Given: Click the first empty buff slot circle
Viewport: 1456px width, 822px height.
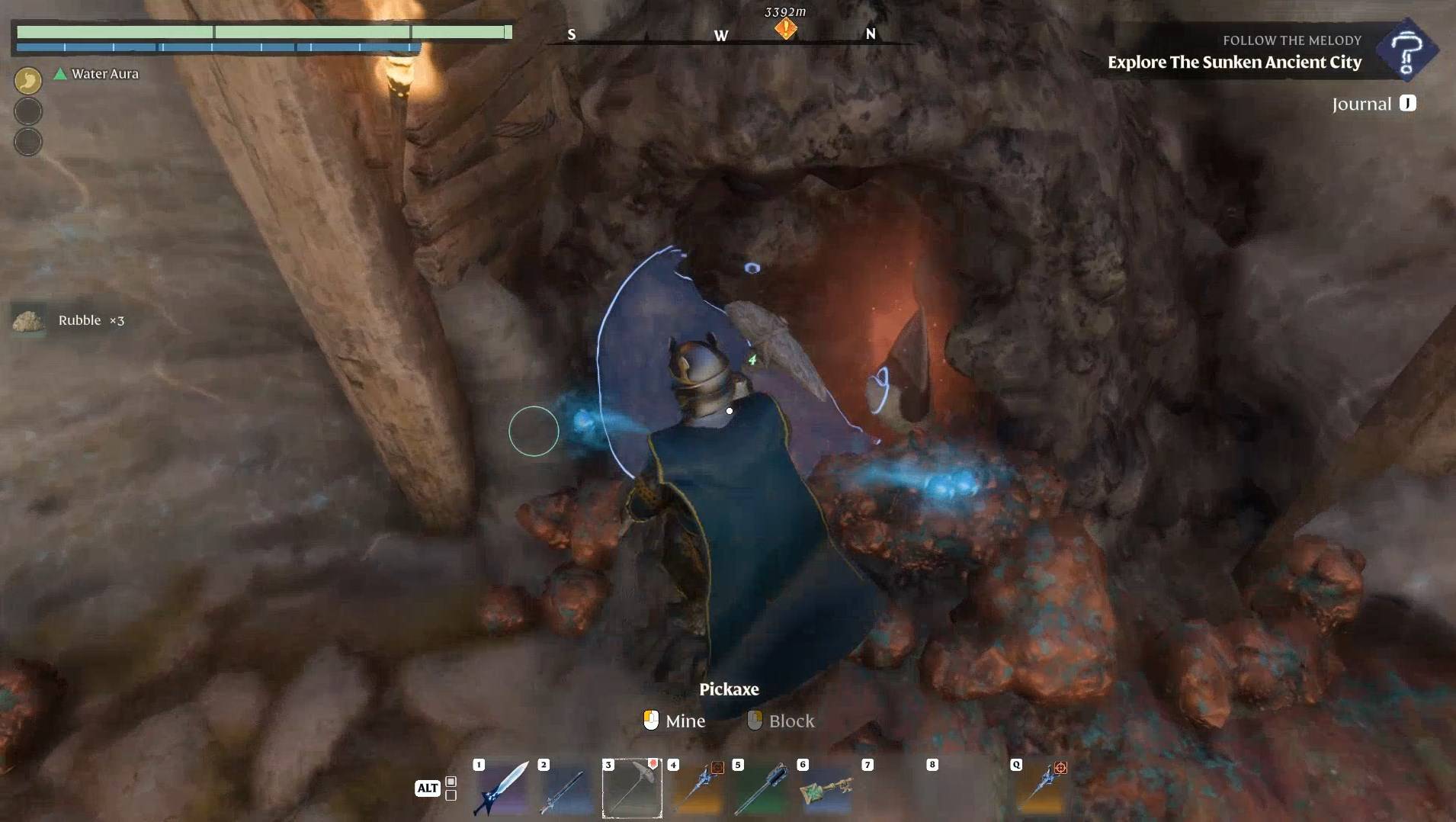Looking at the screenshot, I should coord(28,111).
